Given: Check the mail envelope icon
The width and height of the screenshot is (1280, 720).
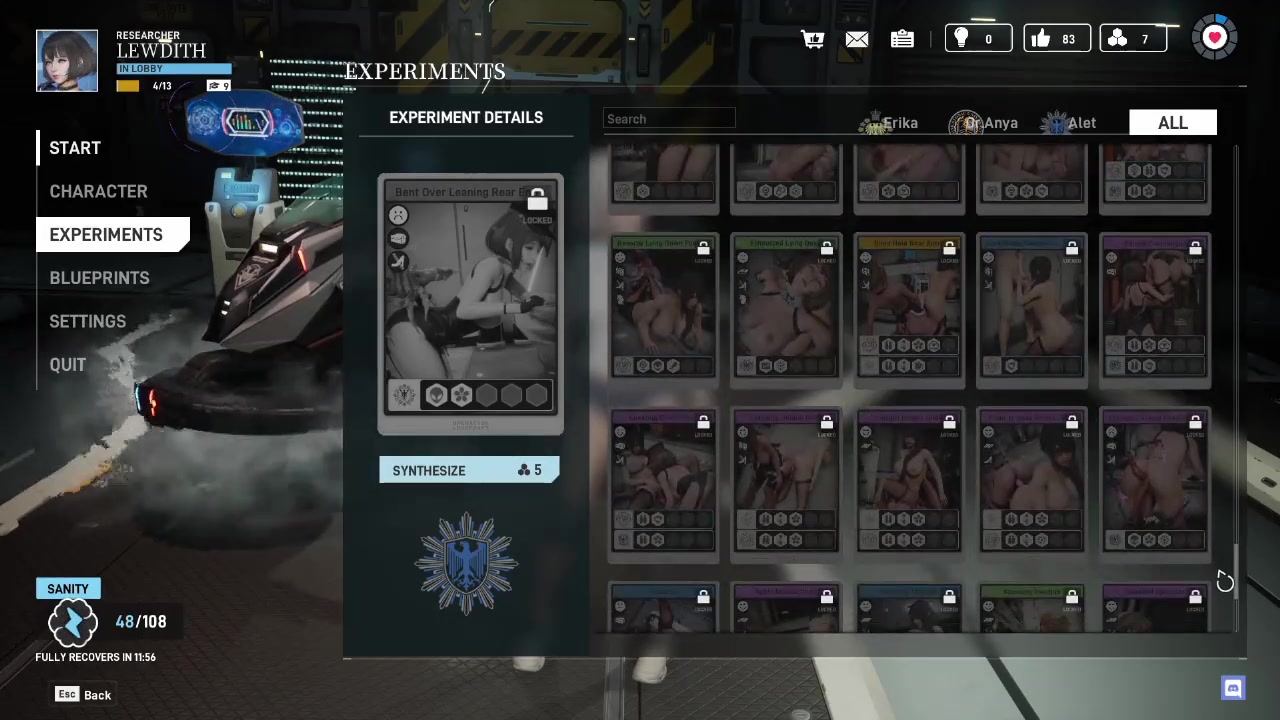Looking at the screenshot, I should pyautogui.click(x=857, y=39).
